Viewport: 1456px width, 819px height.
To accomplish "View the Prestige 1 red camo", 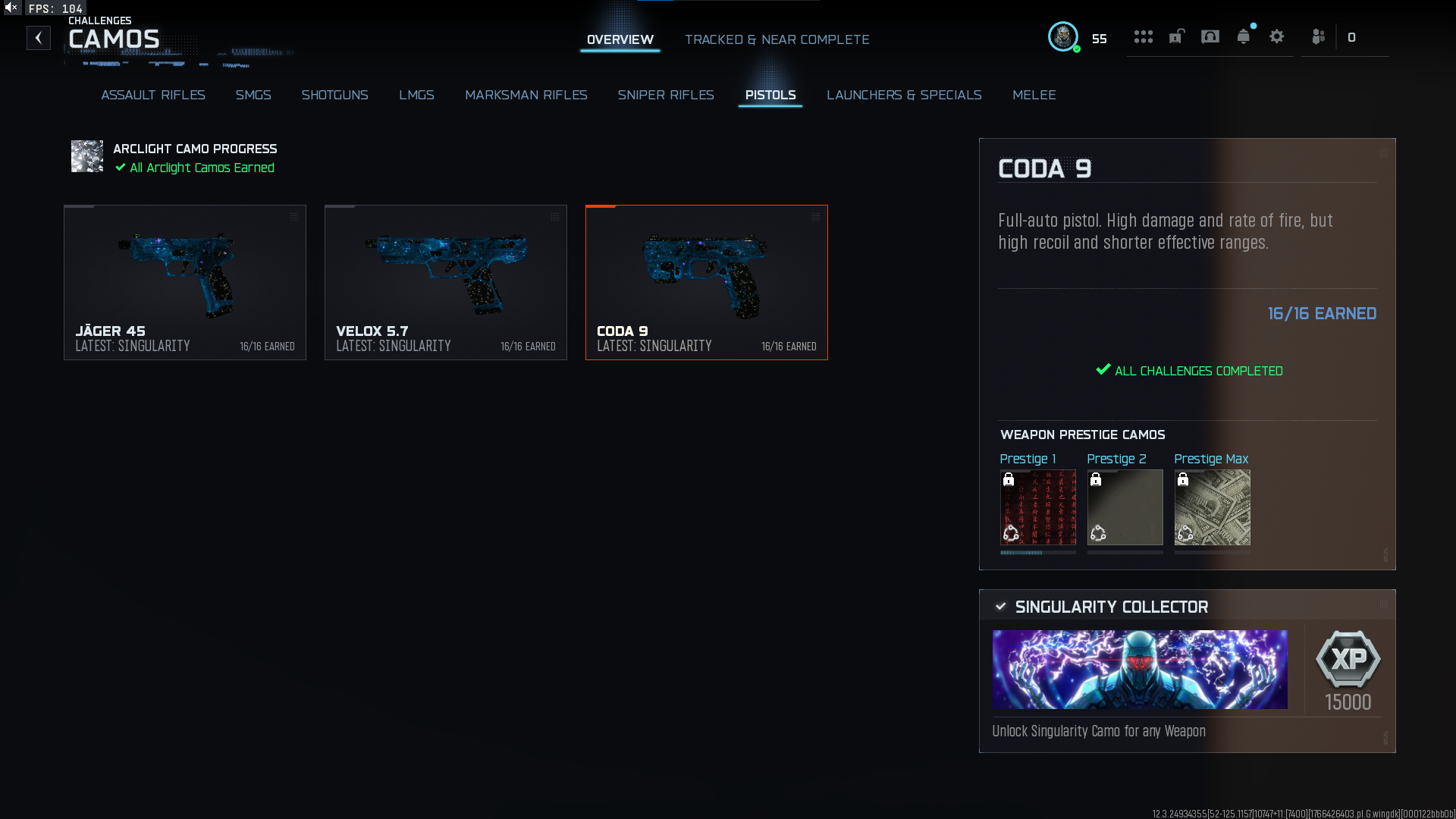I will tap(1037, 507).
